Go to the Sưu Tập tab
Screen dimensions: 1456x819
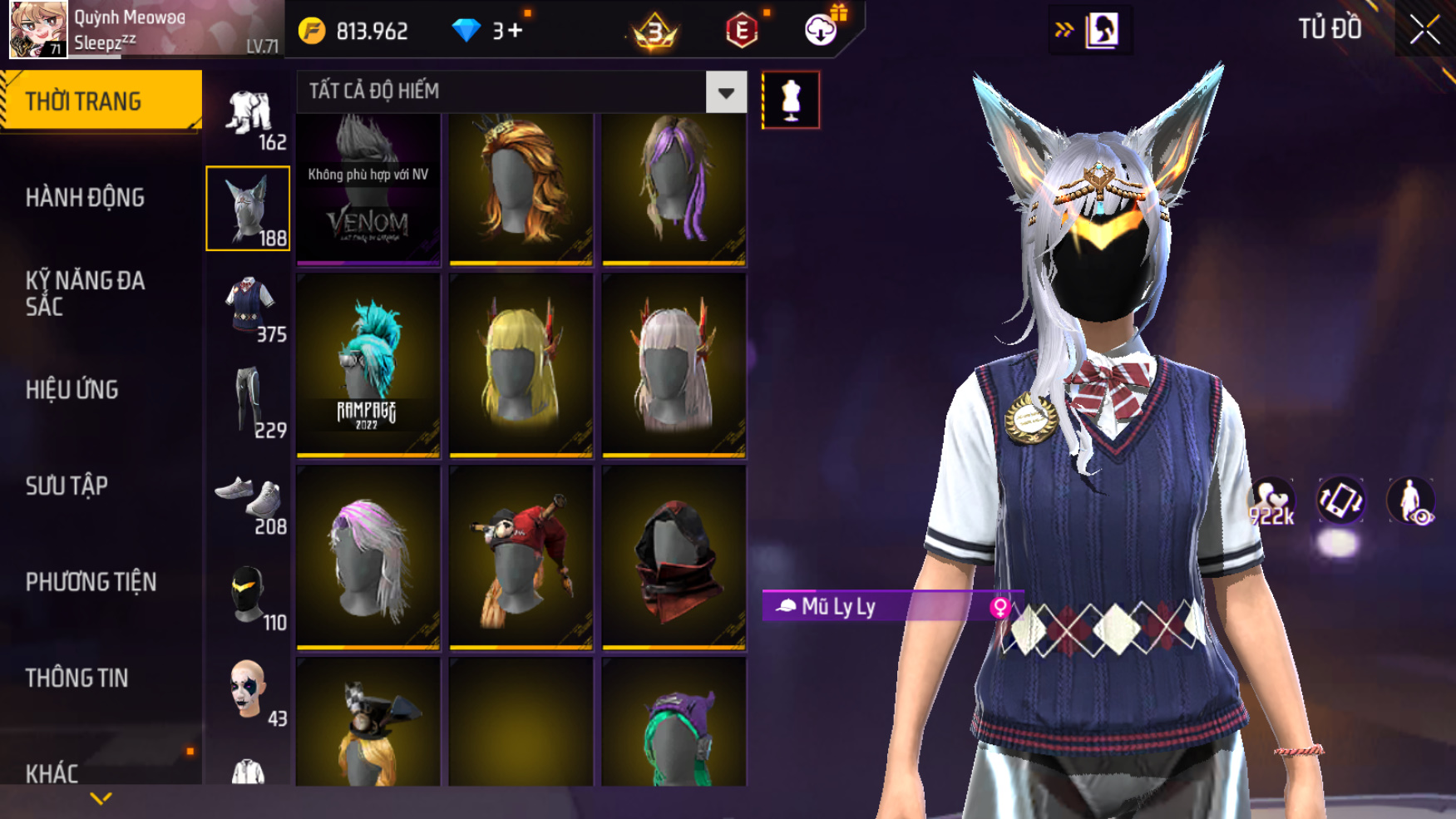click(x=67, y=486)
